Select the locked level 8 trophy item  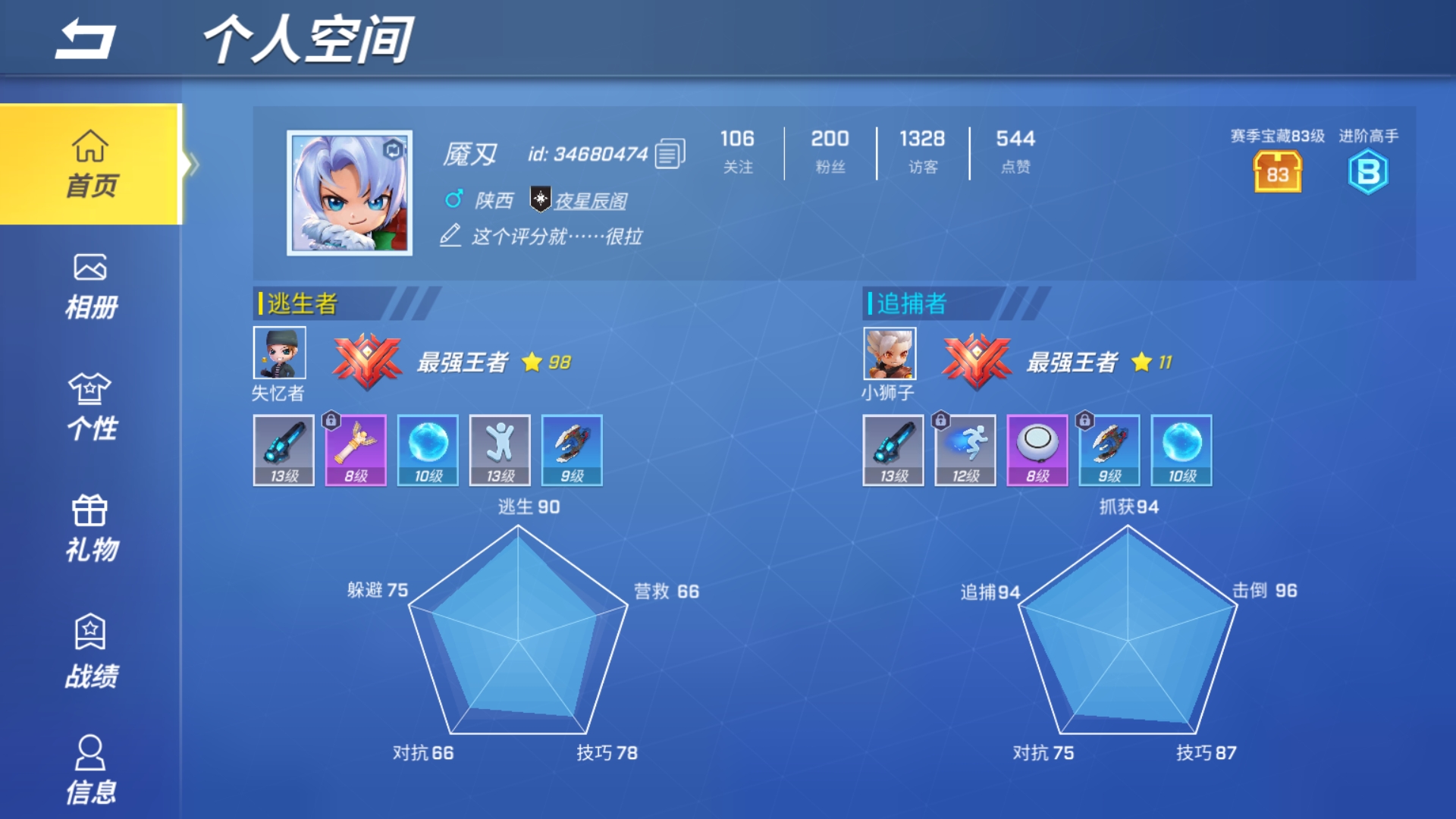coord(354,451)
